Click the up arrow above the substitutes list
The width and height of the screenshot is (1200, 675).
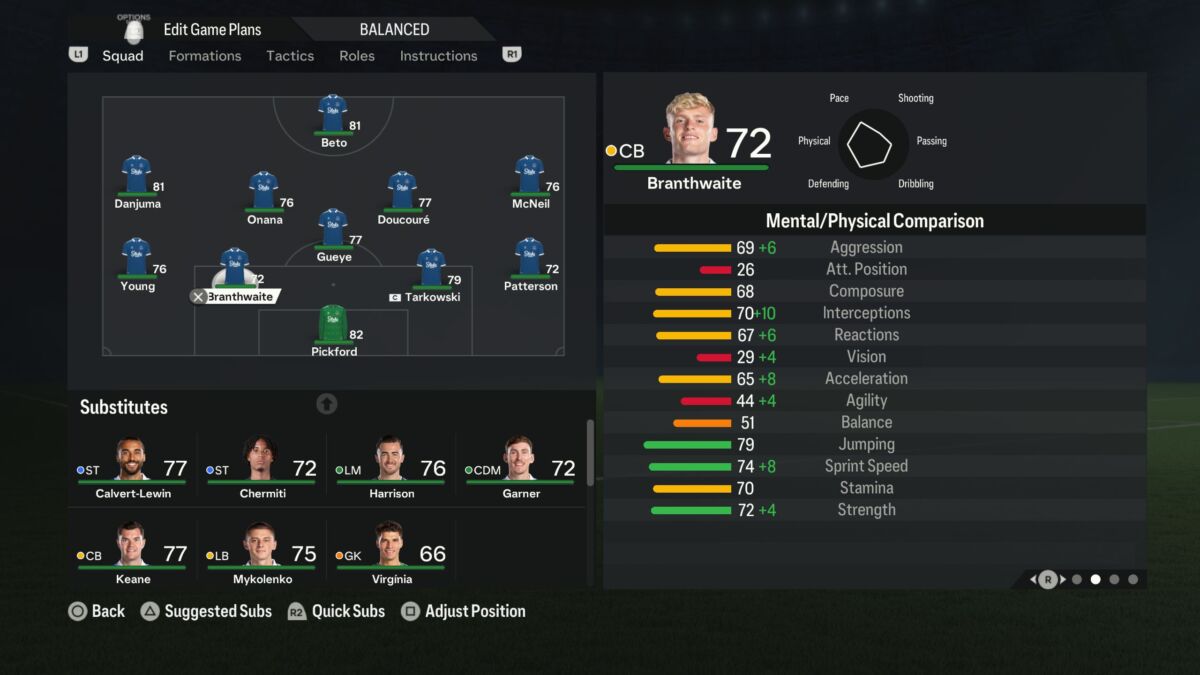pyautogui.click(x=327, y=404)
